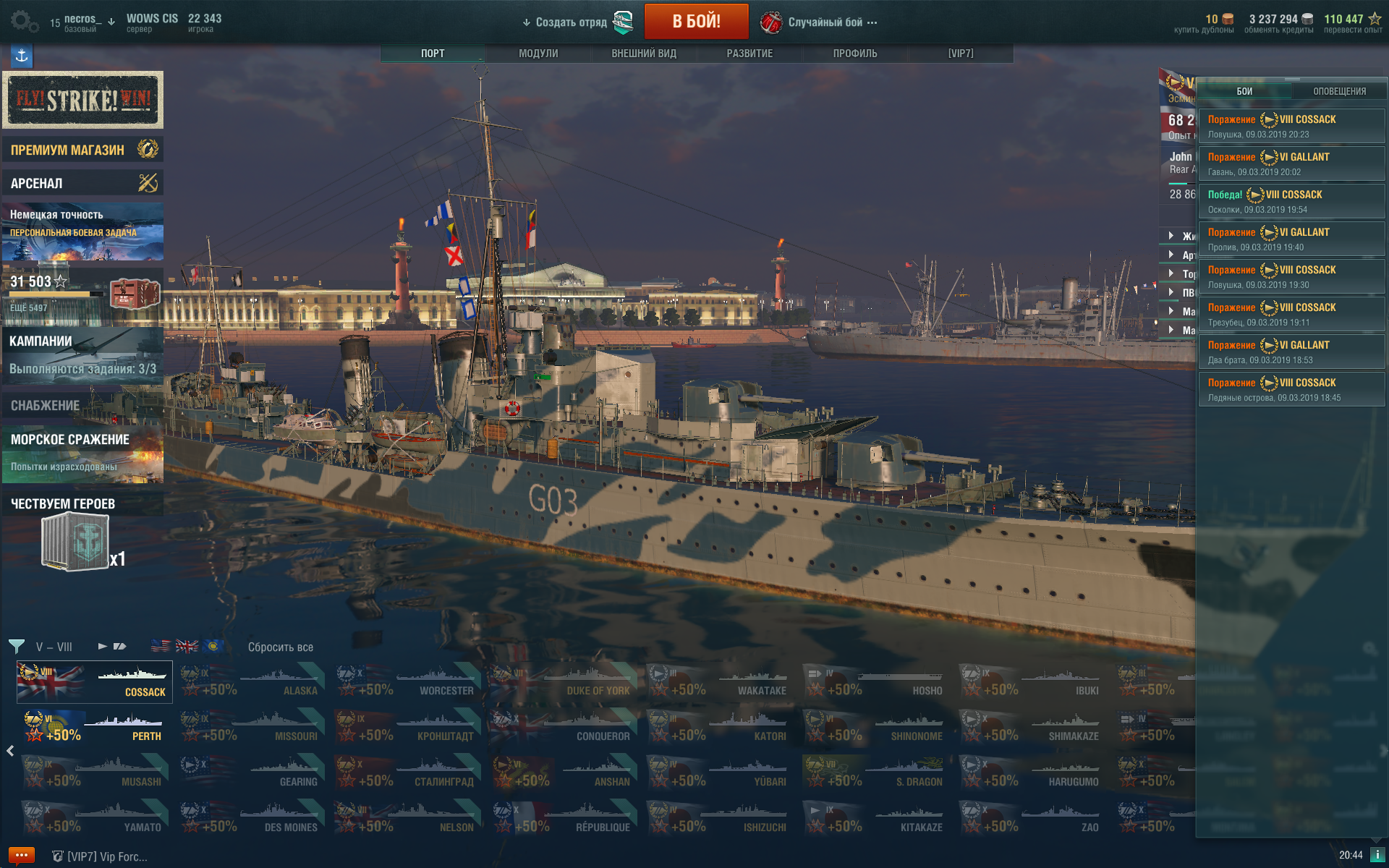Change battle type from Случайный бой
Viewport: 1389px width, 868px height.
pos(825,22)
